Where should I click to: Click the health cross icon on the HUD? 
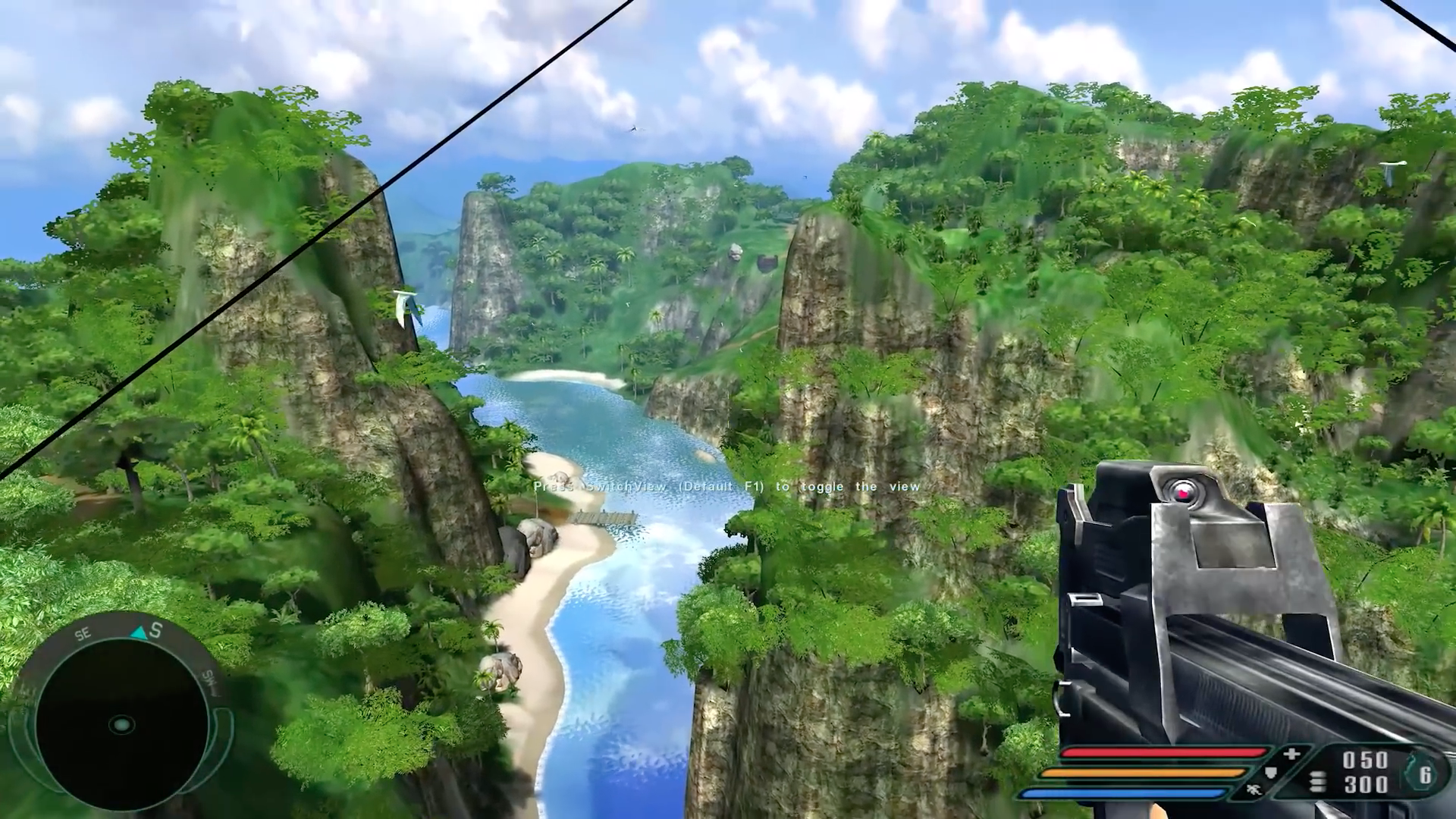pyautogui.click(x=1291, y=755)
